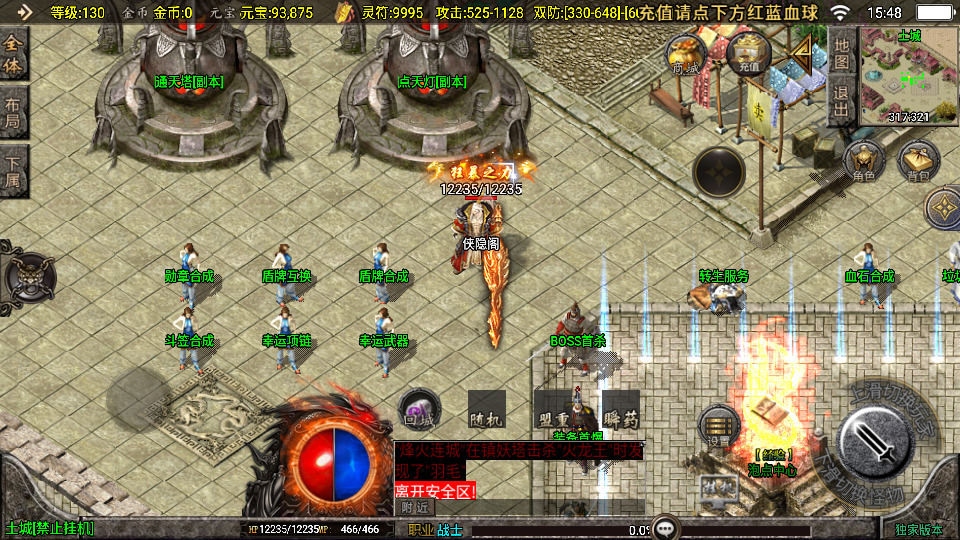
Task: Switch to the 附近 nearby chat tab
Action: coord(415,508)
